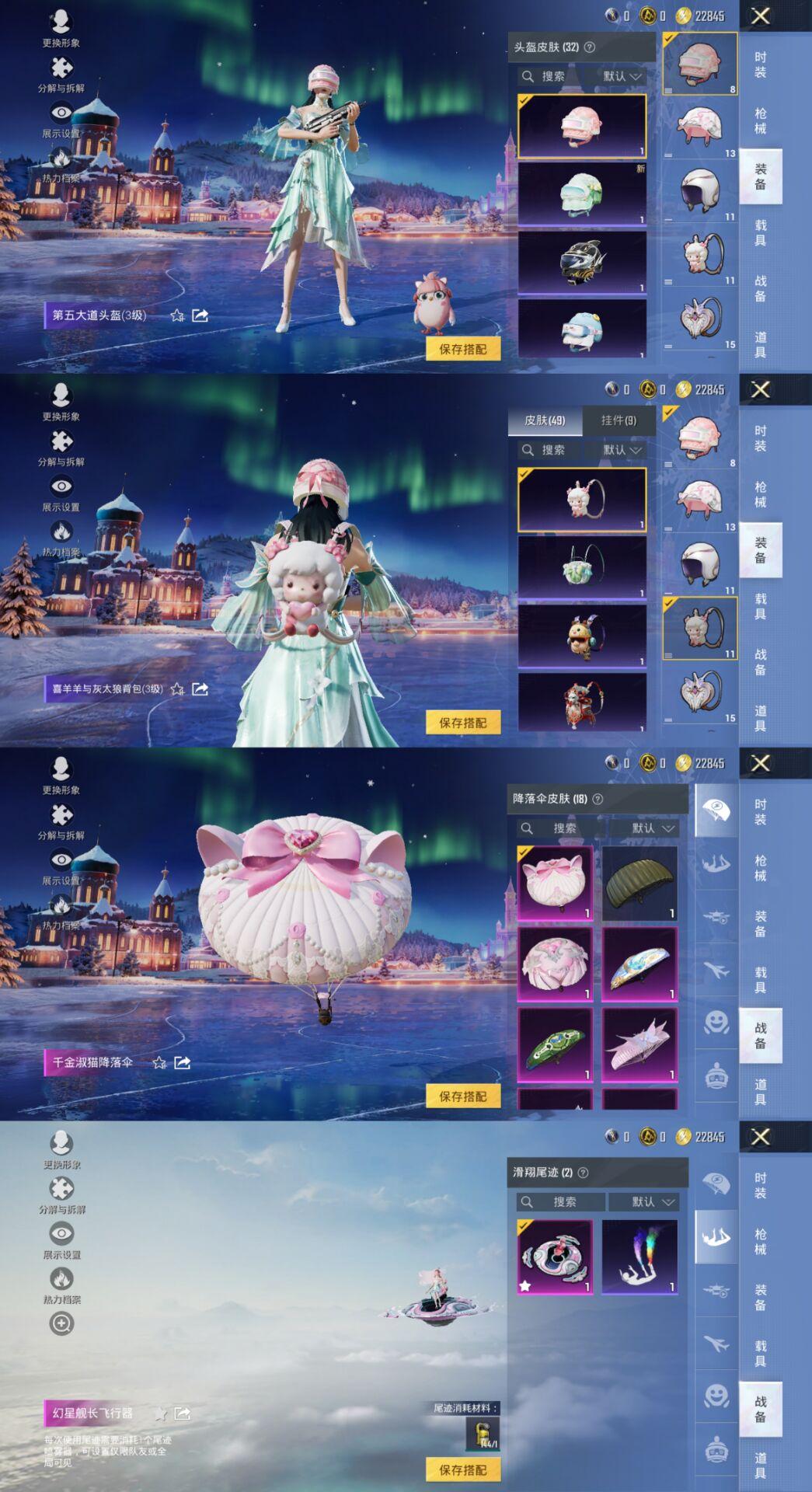Choose the rainbow smoke glide trail skin
Screen dimensions: 812x1492
tap(639, 1257)
